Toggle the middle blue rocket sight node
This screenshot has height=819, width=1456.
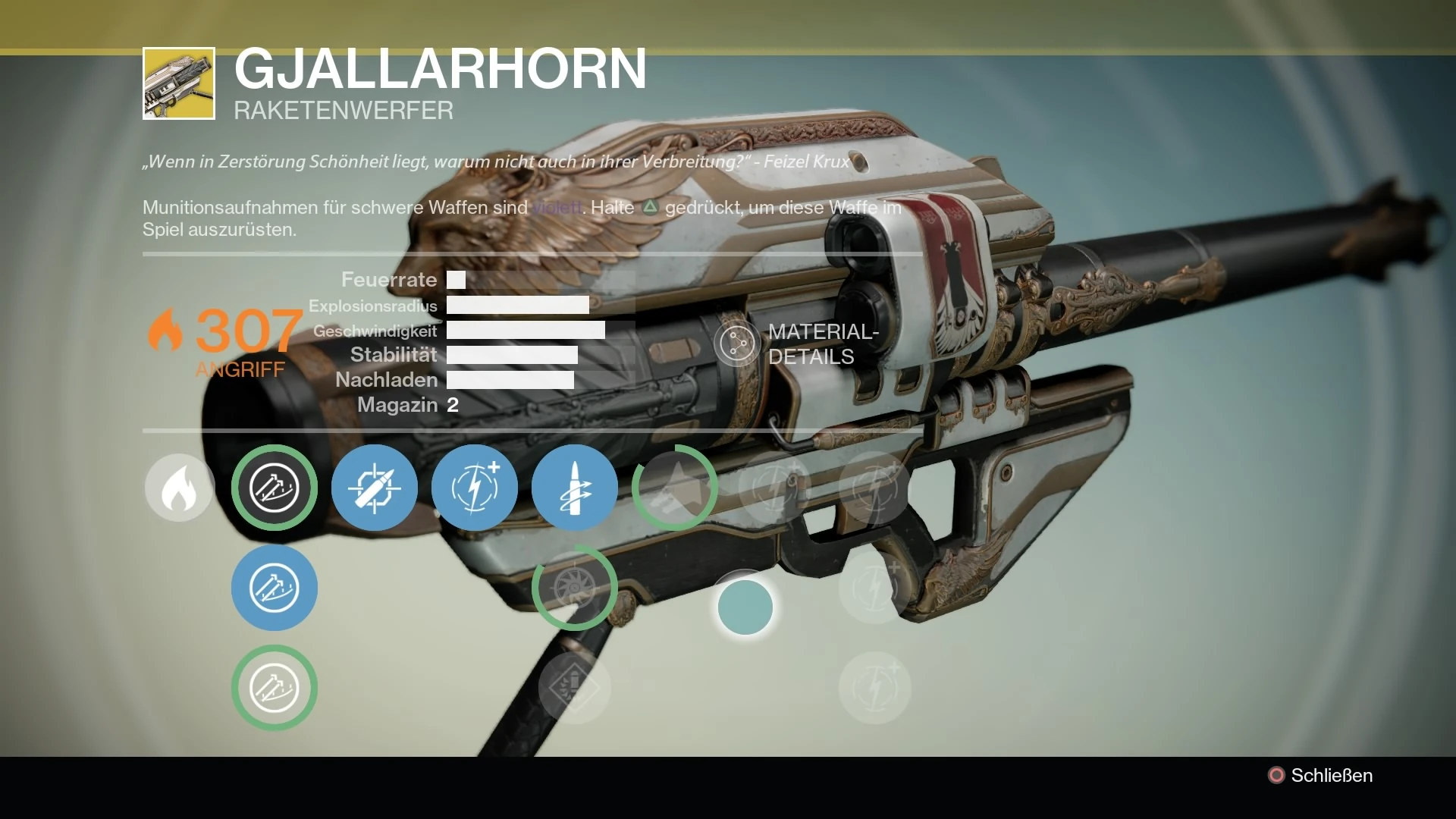(275, 588)
